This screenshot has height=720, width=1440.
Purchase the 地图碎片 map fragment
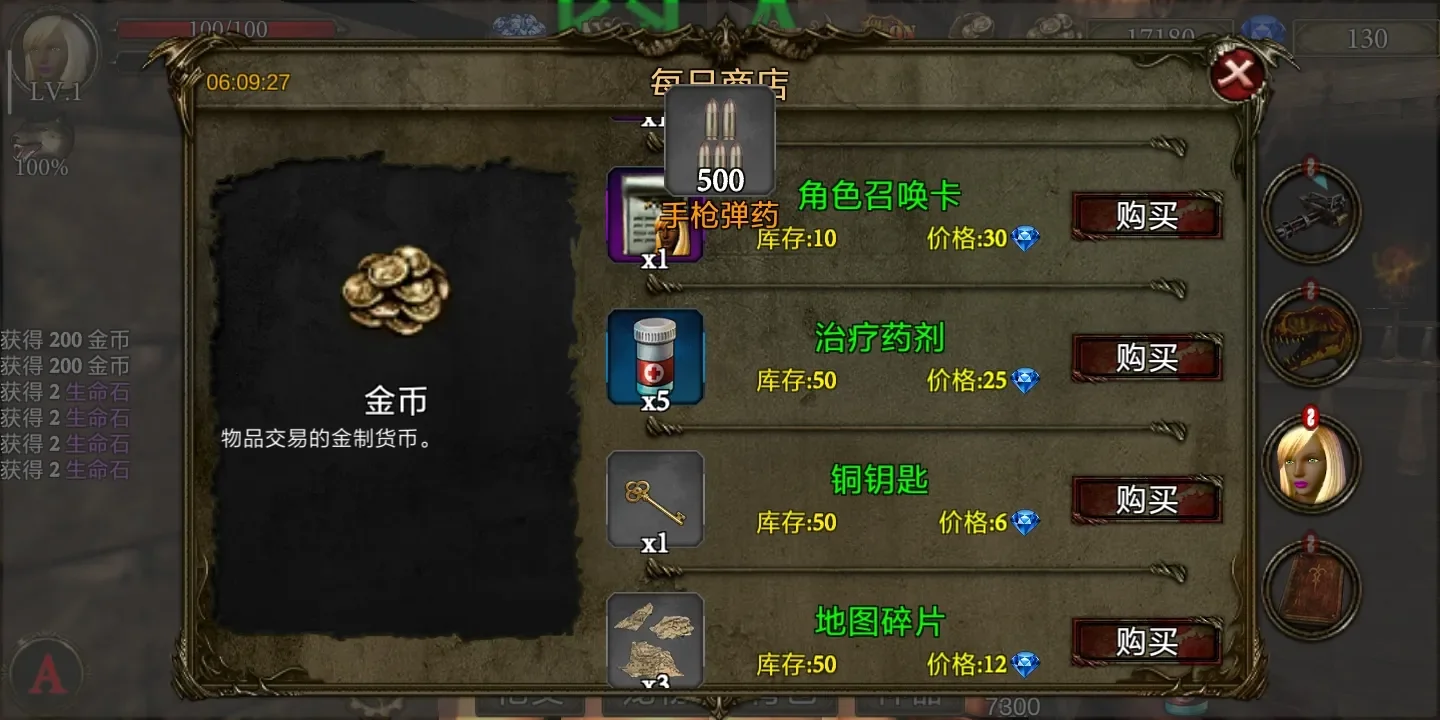[x=1146, y=642]
